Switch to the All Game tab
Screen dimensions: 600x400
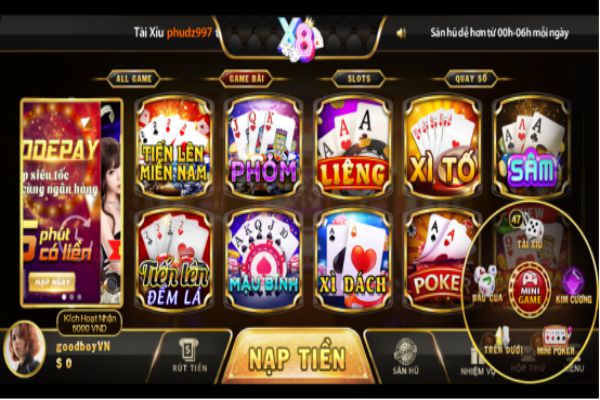(x=134, y=77)
